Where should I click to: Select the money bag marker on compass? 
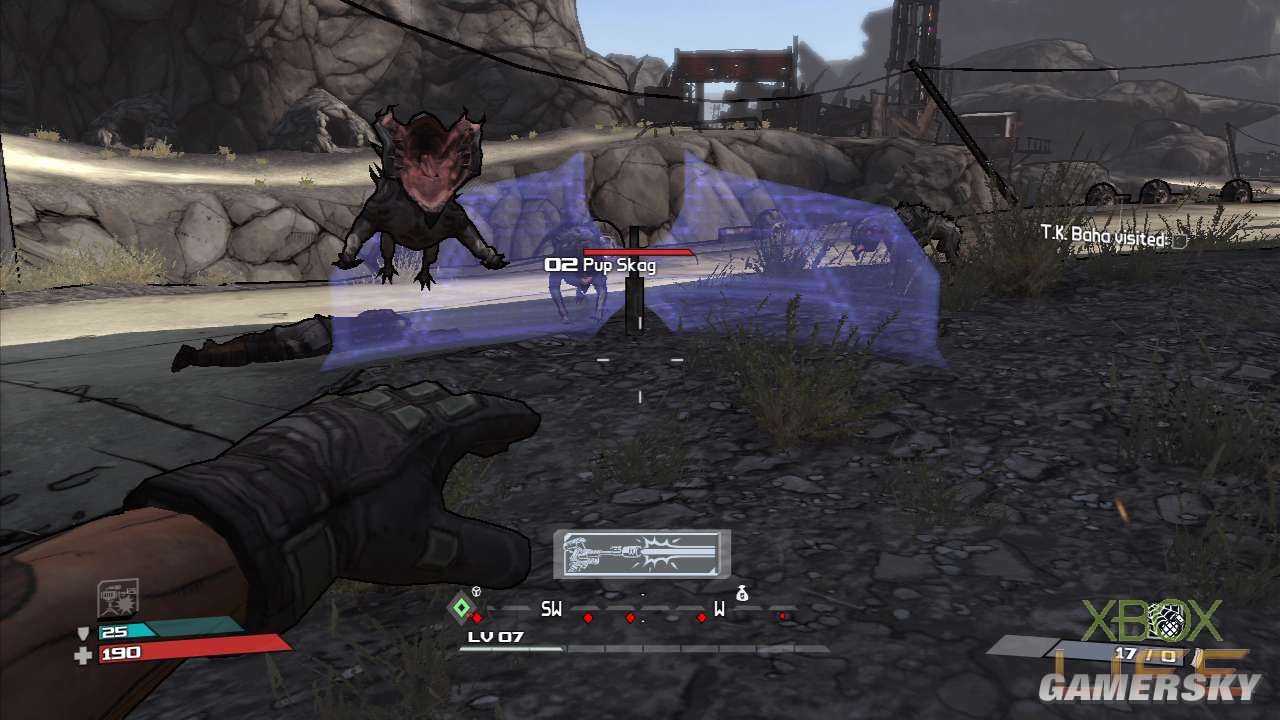tap(741, 593)
